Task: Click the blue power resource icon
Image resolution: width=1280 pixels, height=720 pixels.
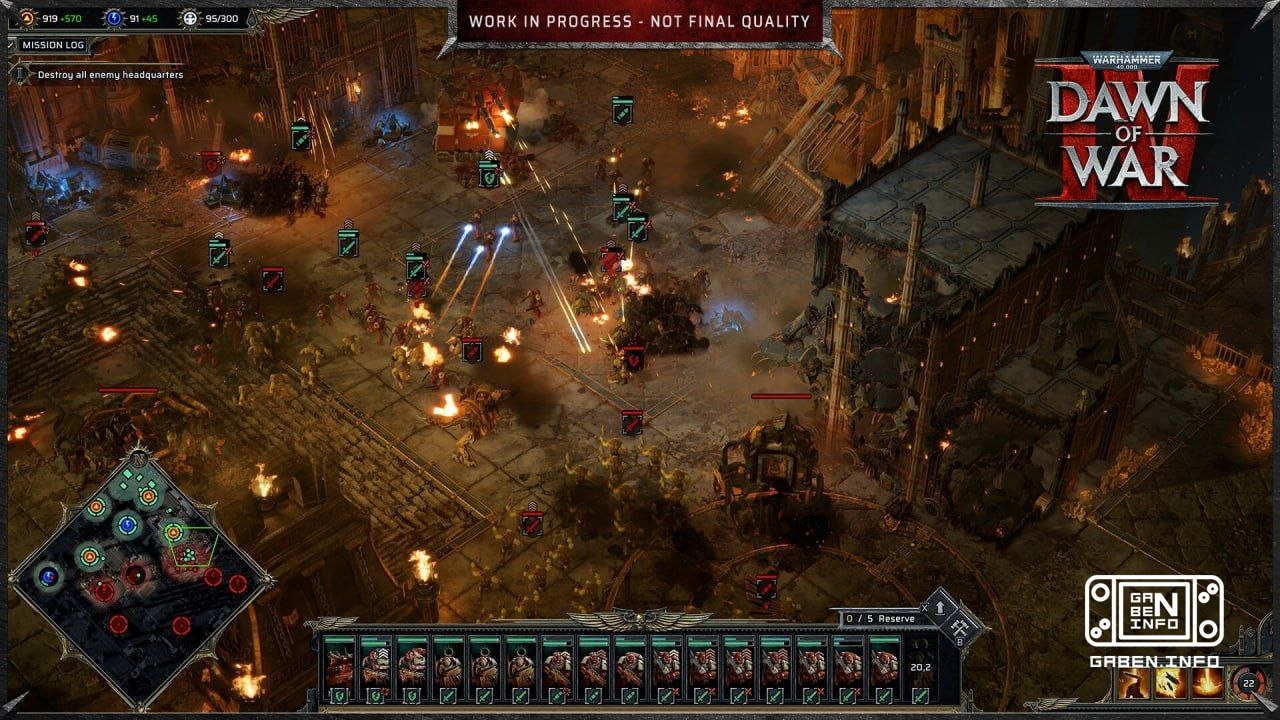Action: (115, 19)
